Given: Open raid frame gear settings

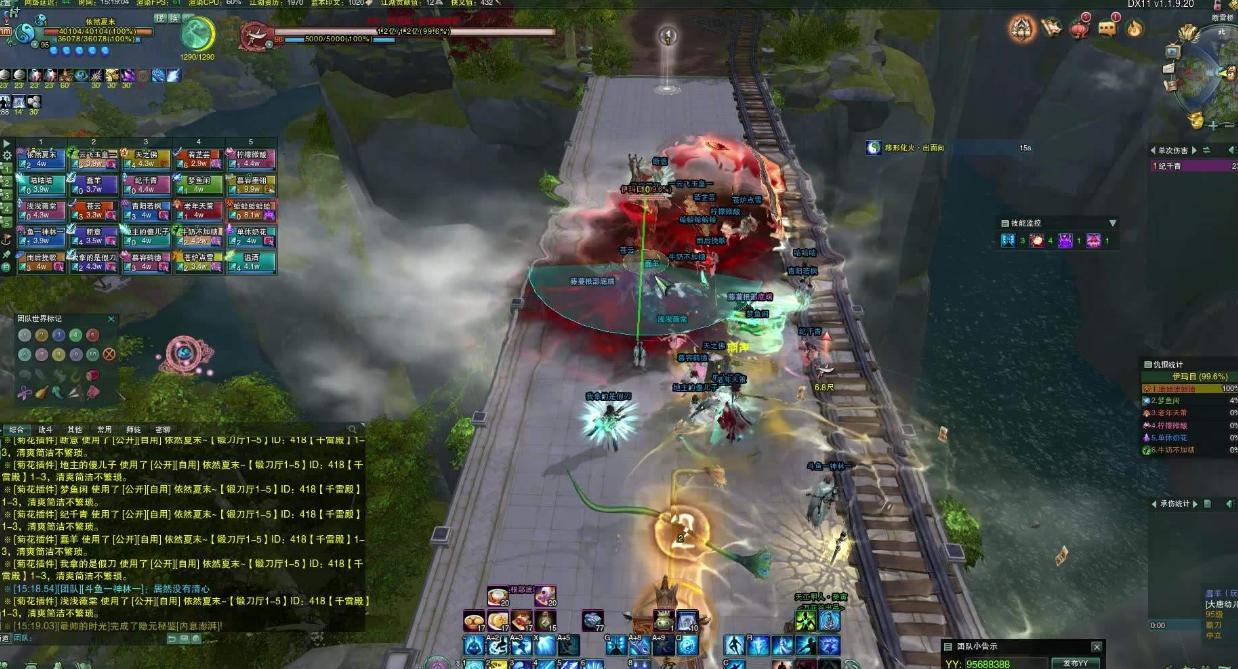Looking at the screenshot, I should [x=7, y=156].
